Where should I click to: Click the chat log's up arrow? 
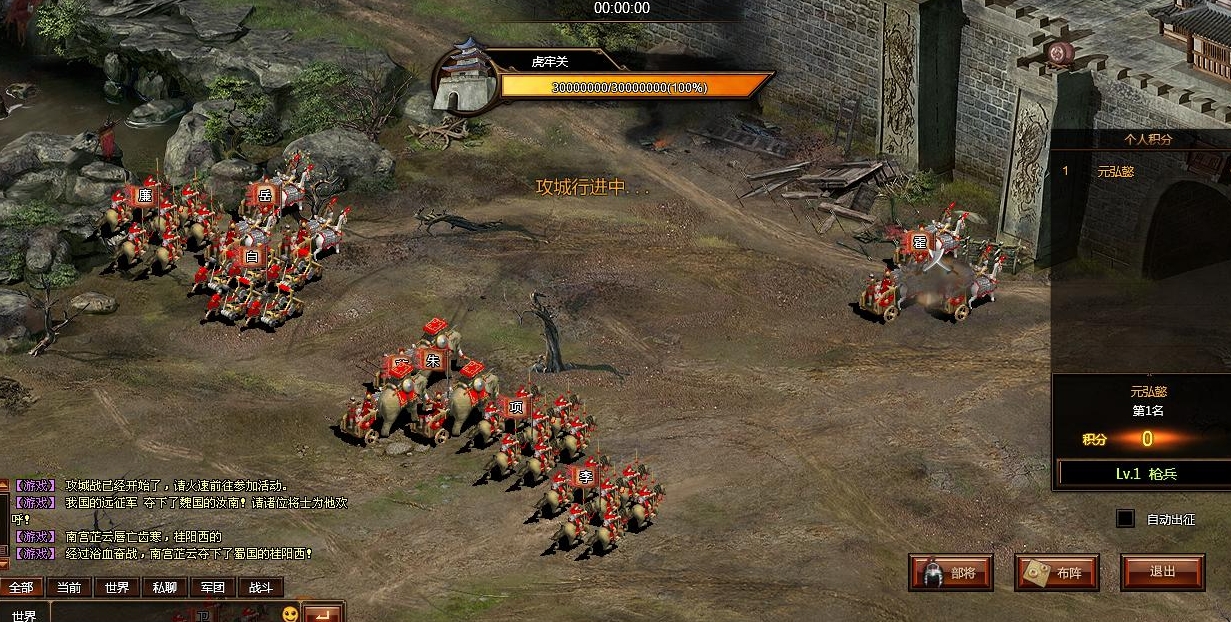click(x=4, y=486)
